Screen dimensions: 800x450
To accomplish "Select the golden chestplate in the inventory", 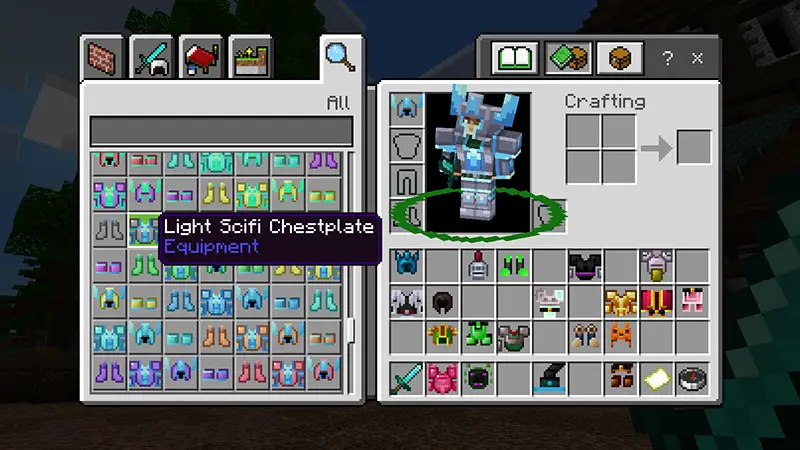I will click(621, 301).
